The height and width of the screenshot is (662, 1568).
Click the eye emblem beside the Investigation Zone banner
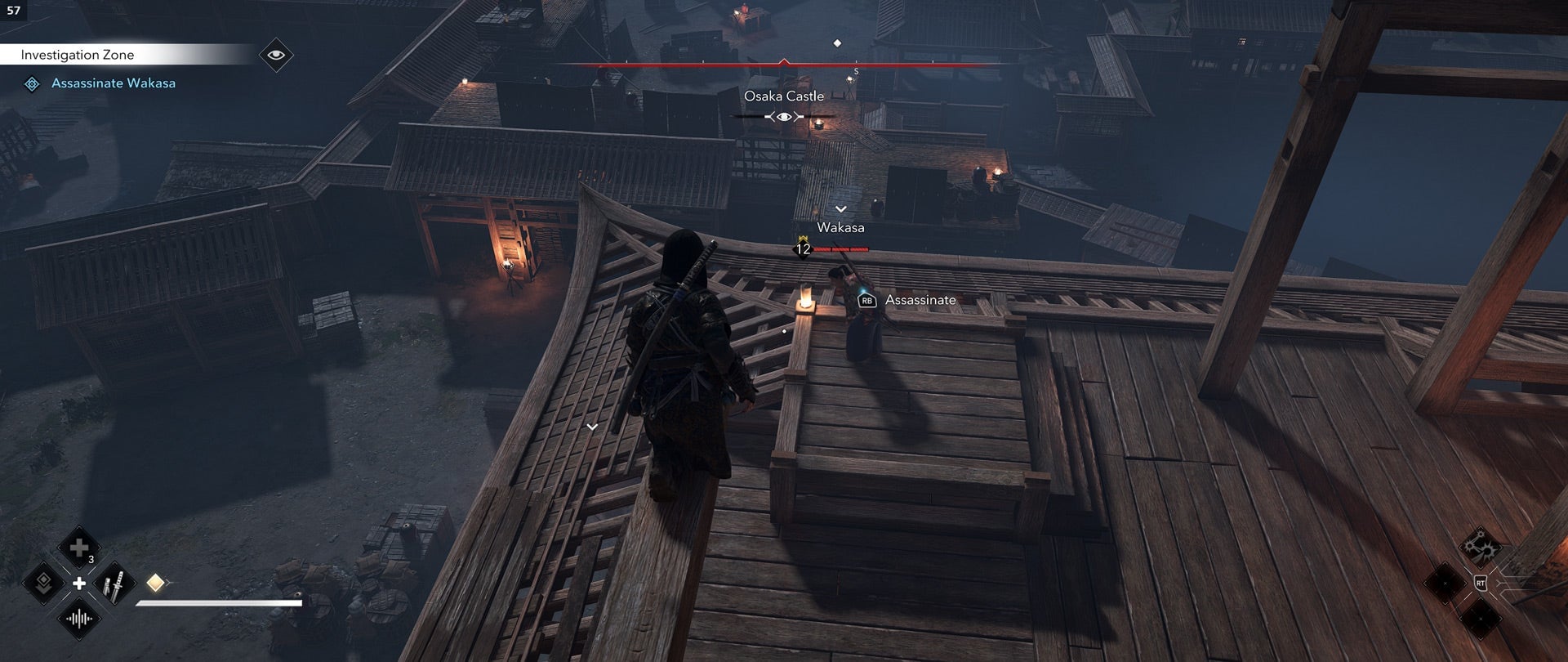coord(278,53)
